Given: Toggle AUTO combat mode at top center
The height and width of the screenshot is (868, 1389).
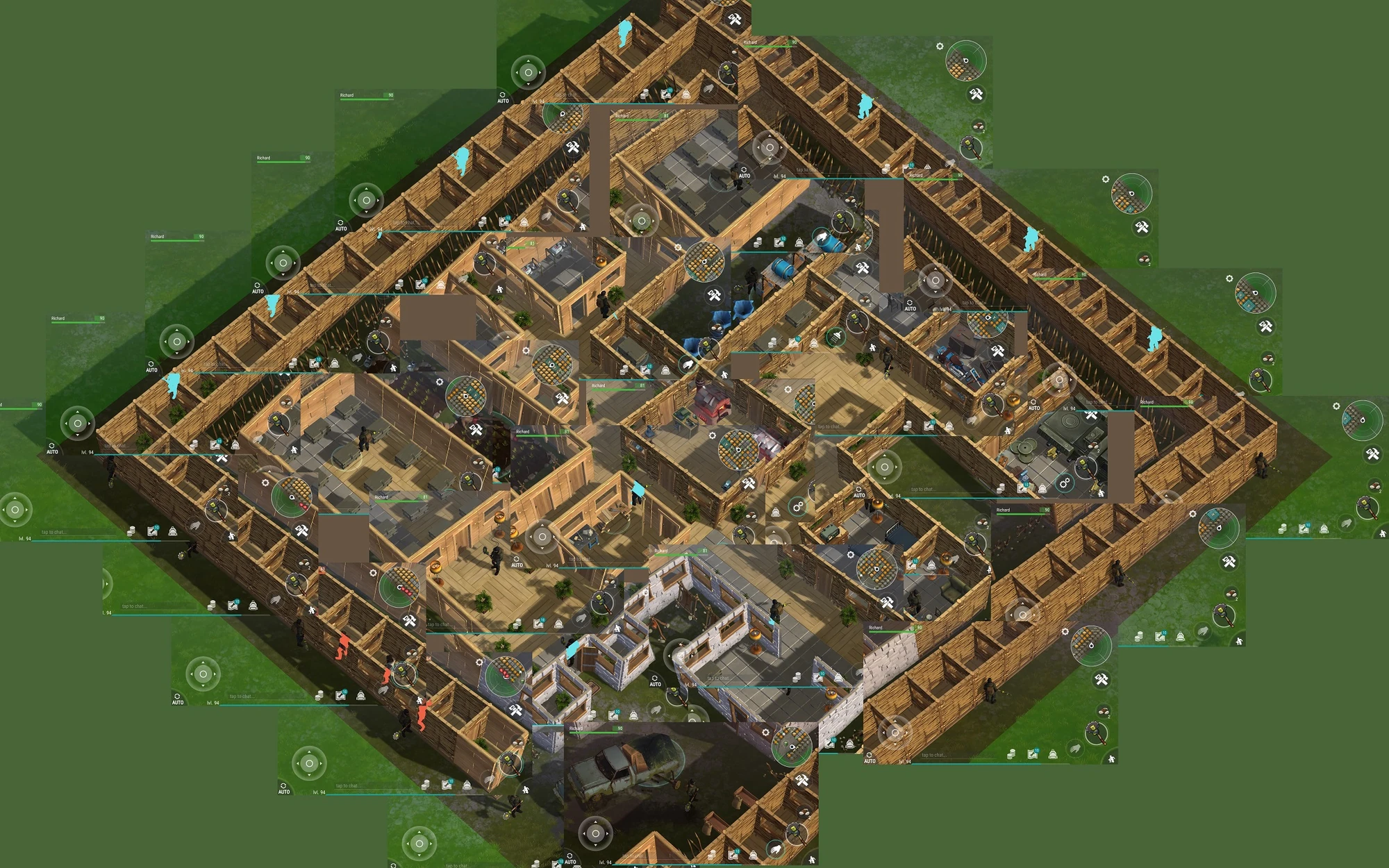Looking at the screenshot, I should (503, 97).
